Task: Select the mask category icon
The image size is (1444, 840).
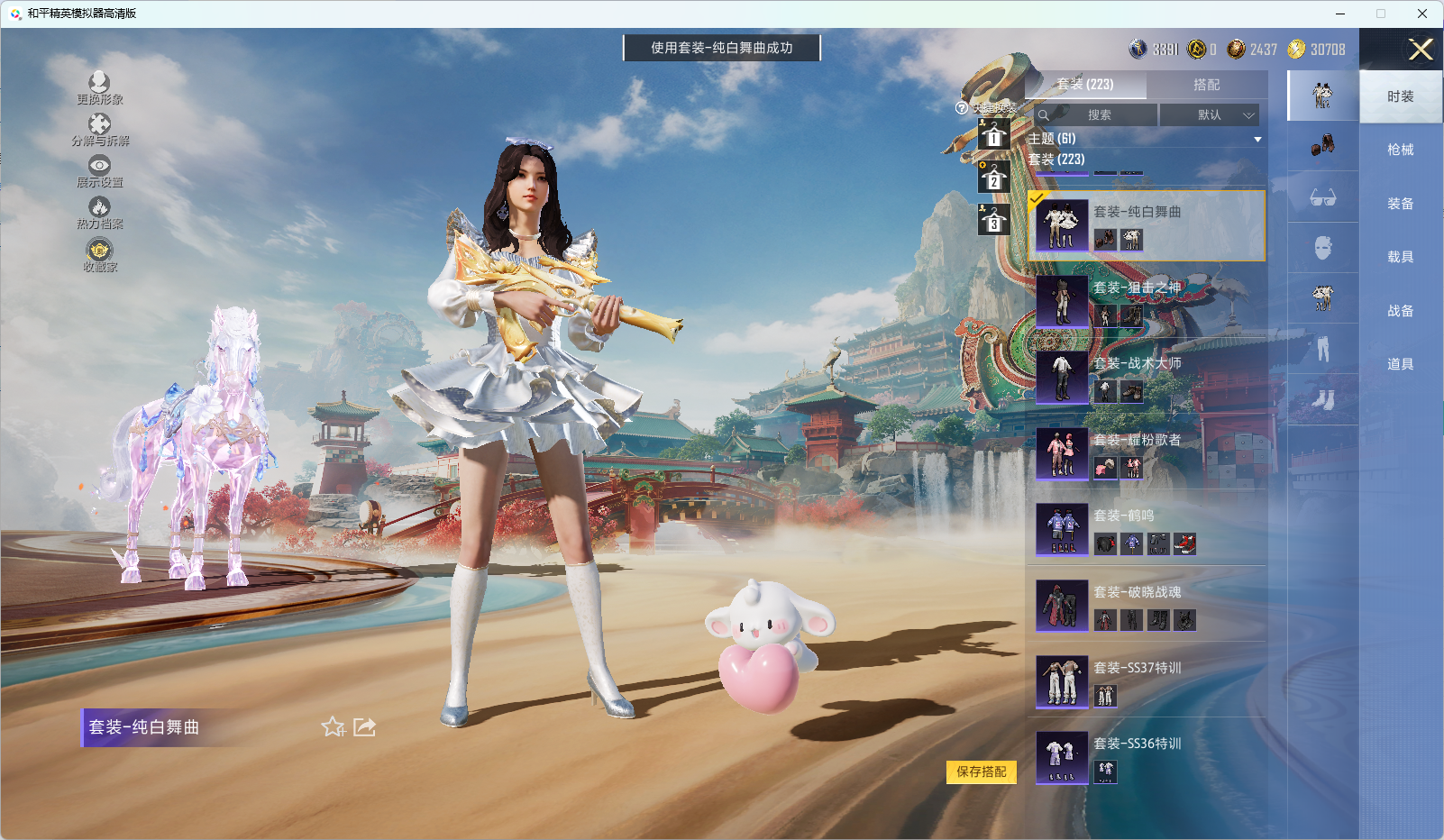Action: [1323, 247]
